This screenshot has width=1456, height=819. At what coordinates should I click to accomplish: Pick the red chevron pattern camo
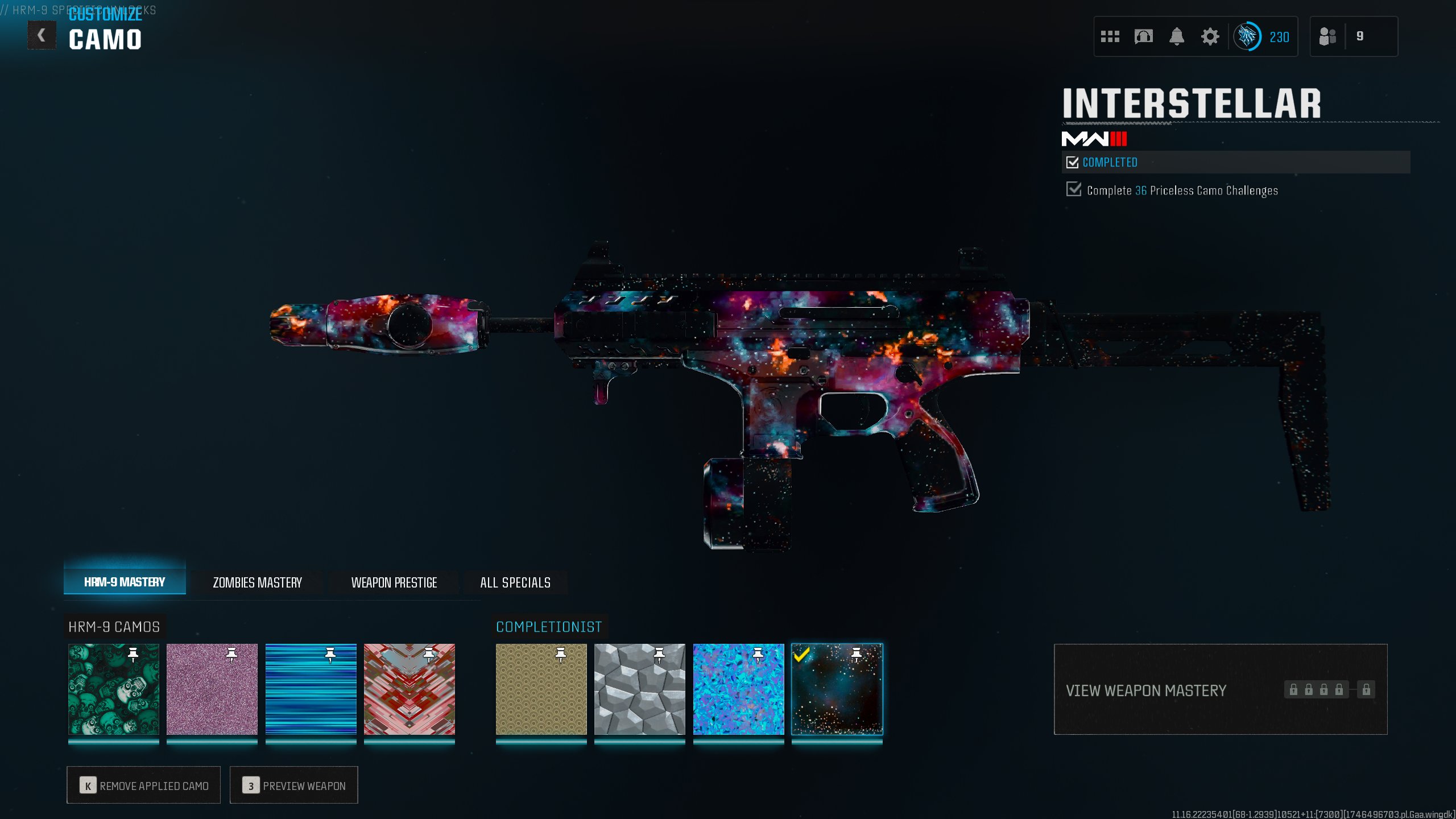tap(409, 689)
